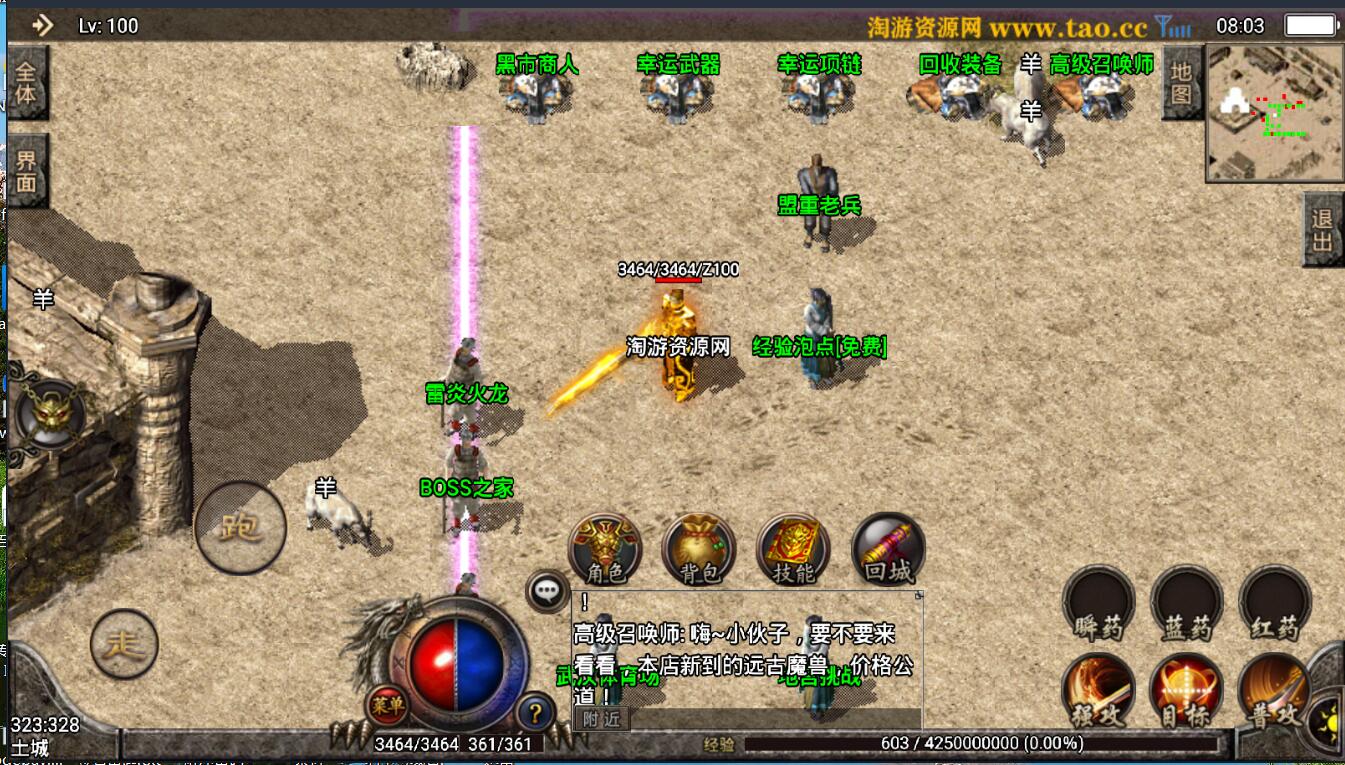
Task: Open the chat speech bubble button
Action: (547, 591)
